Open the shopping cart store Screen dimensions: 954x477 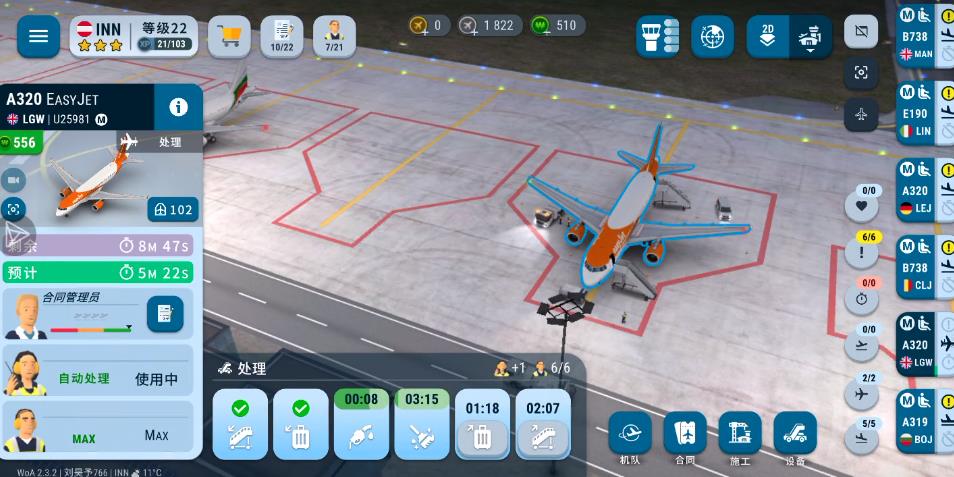(x=229, y=37)
